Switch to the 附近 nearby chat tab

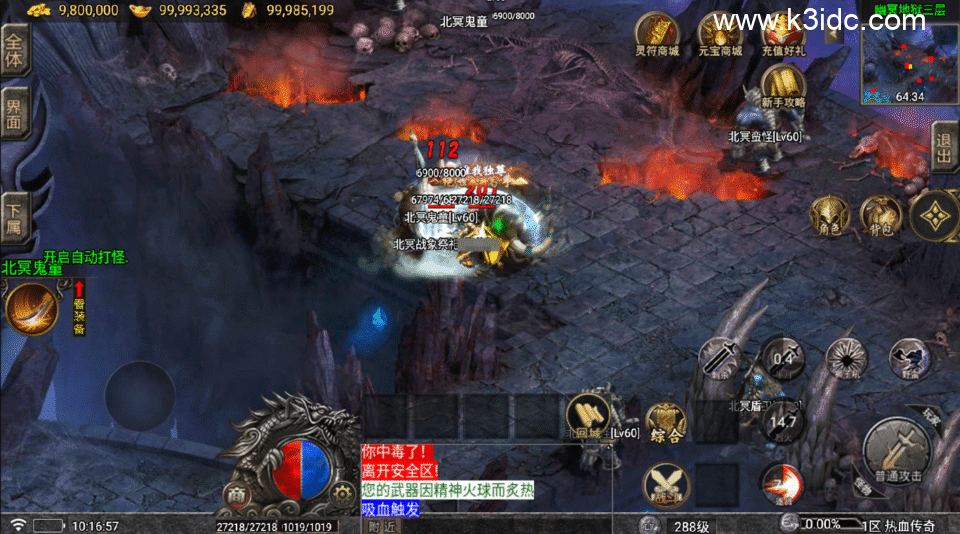pos(380,526)
